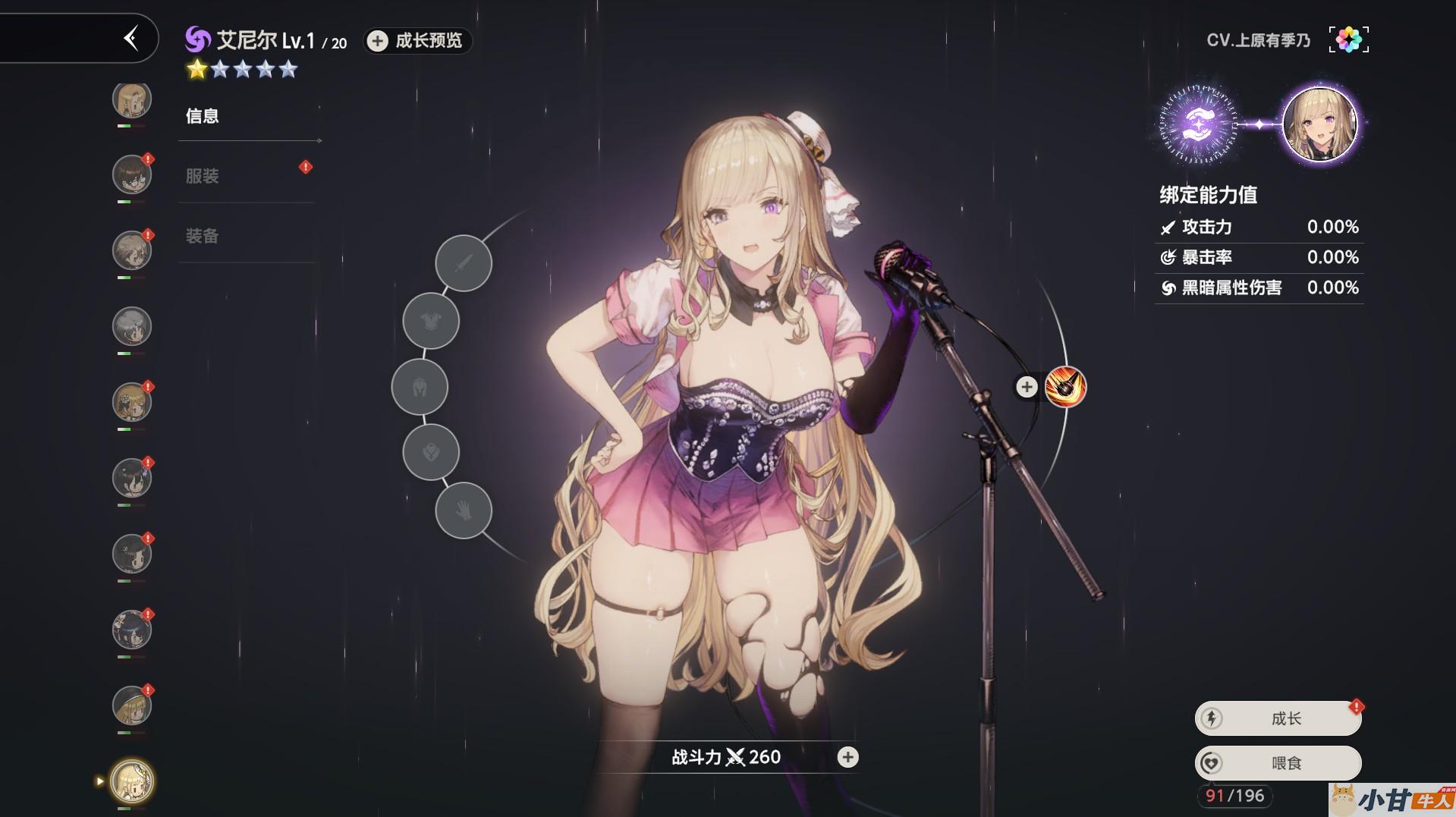Go back using the arrow button
The height and width of the screenshot is (817, 1456).
(x=131, y=38)
